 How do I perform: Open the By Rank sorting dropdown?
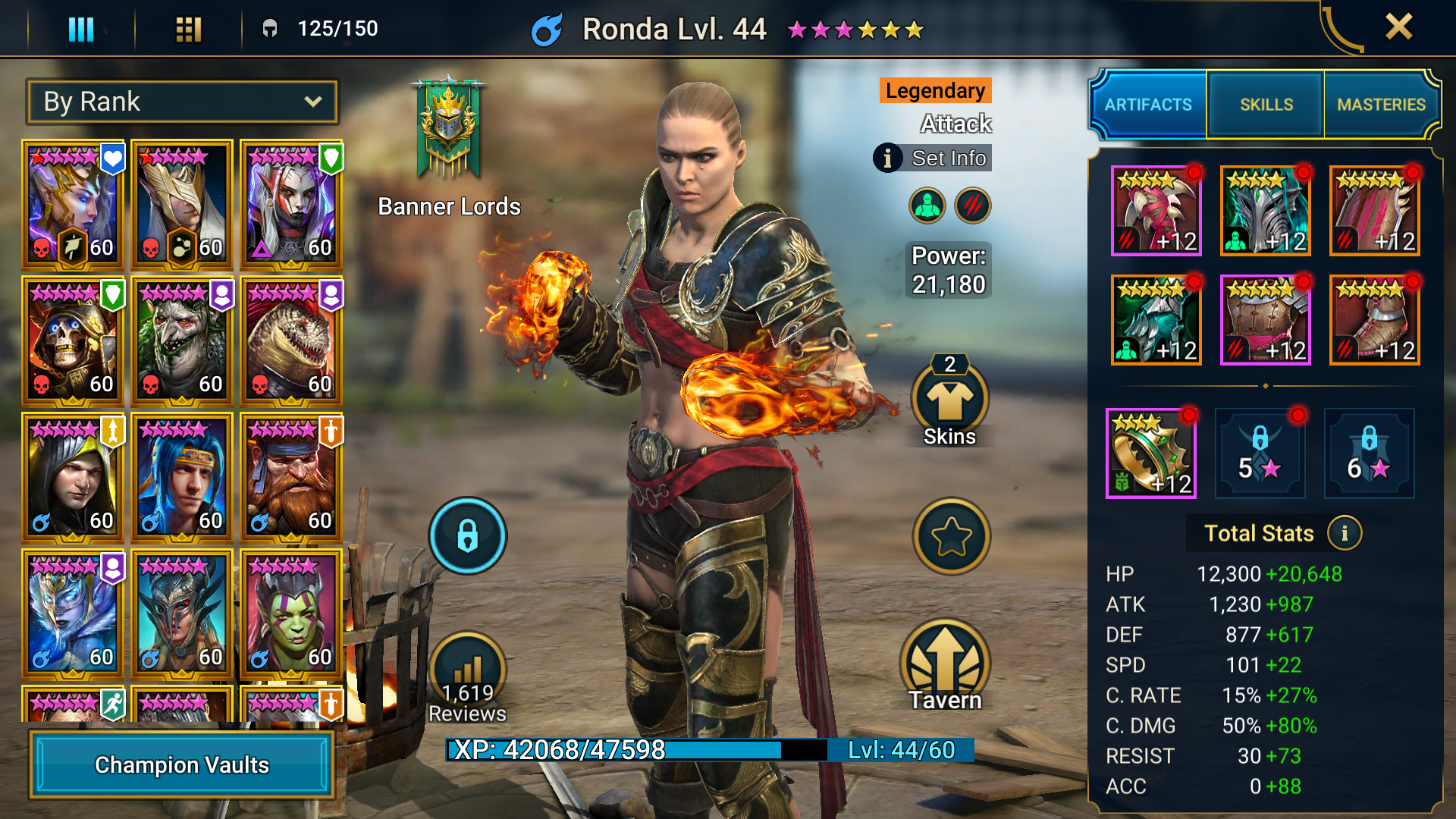point(182,102)
